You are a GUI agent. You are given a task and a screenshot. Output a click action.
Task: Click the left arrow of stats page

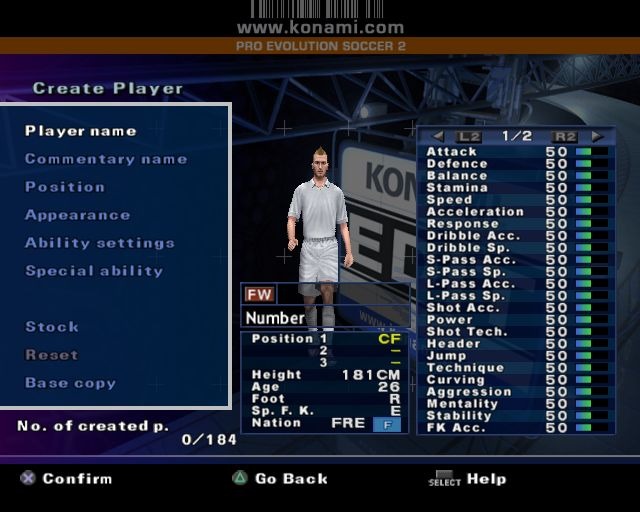(x=438, y=136)
